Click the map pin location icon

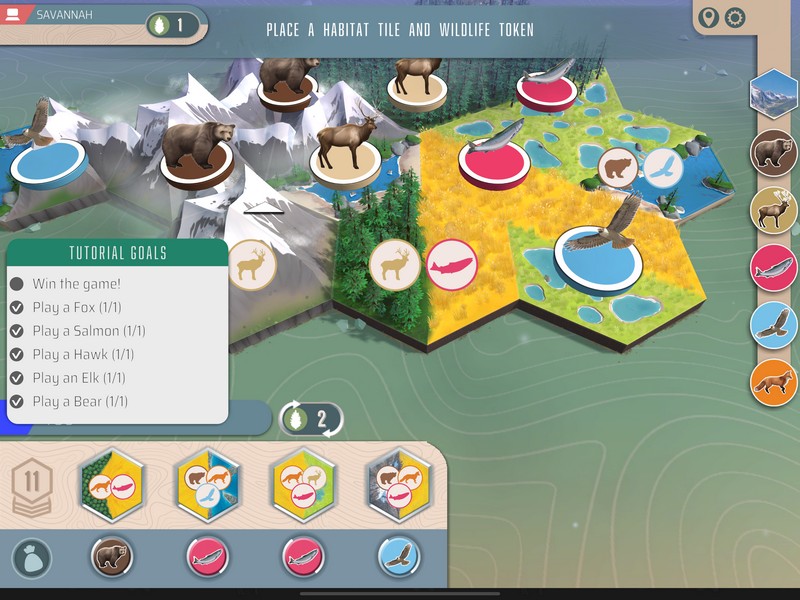[x=709, y=18]
